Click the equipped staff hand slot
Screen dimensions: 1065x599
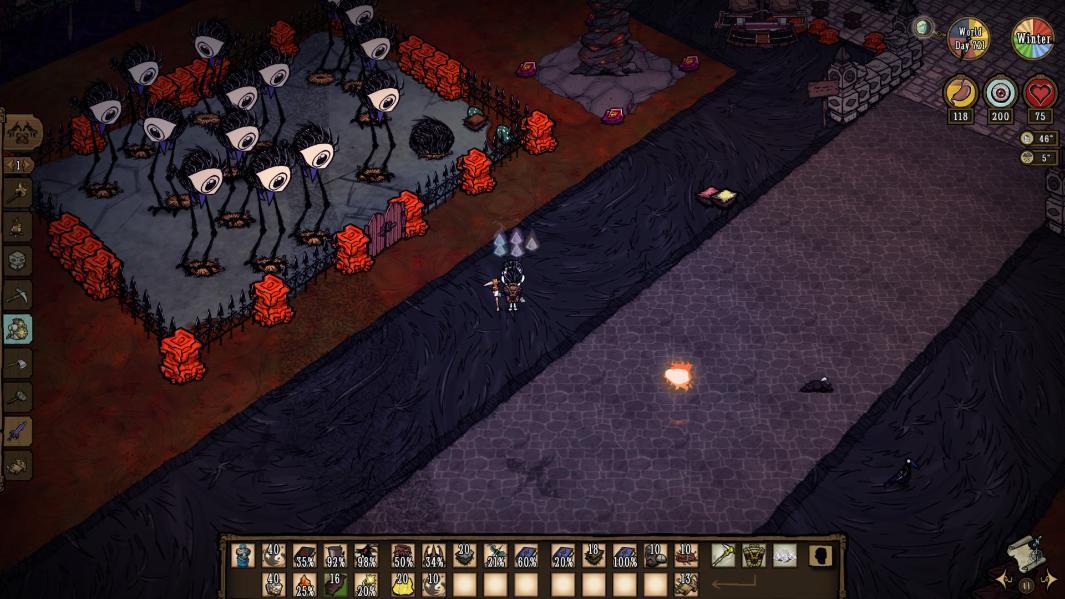pos(723,555)
